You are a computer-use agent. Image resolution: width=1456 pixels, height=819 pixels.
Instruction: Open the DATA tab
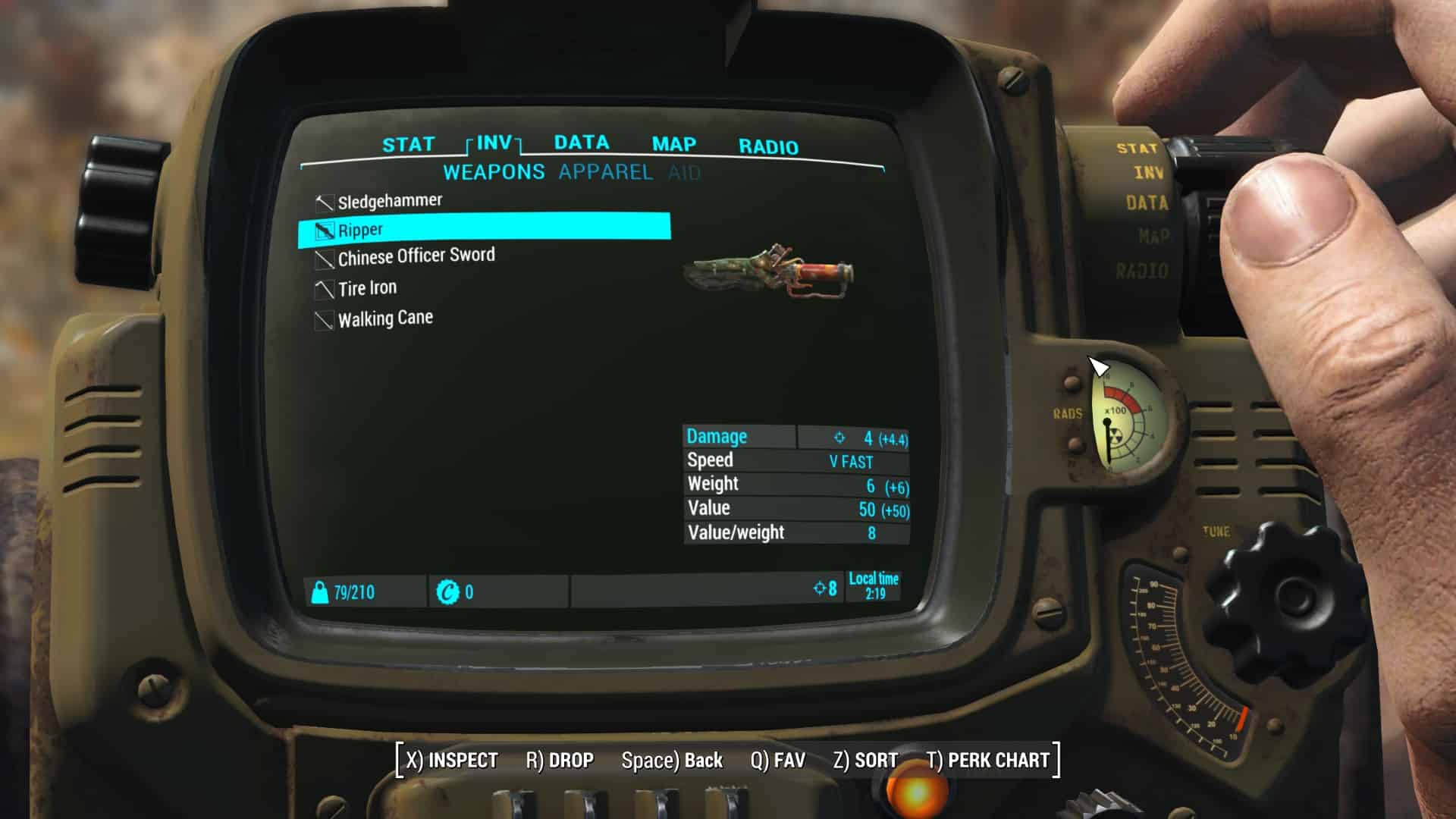pyautogui.click(x=582, y=143)
